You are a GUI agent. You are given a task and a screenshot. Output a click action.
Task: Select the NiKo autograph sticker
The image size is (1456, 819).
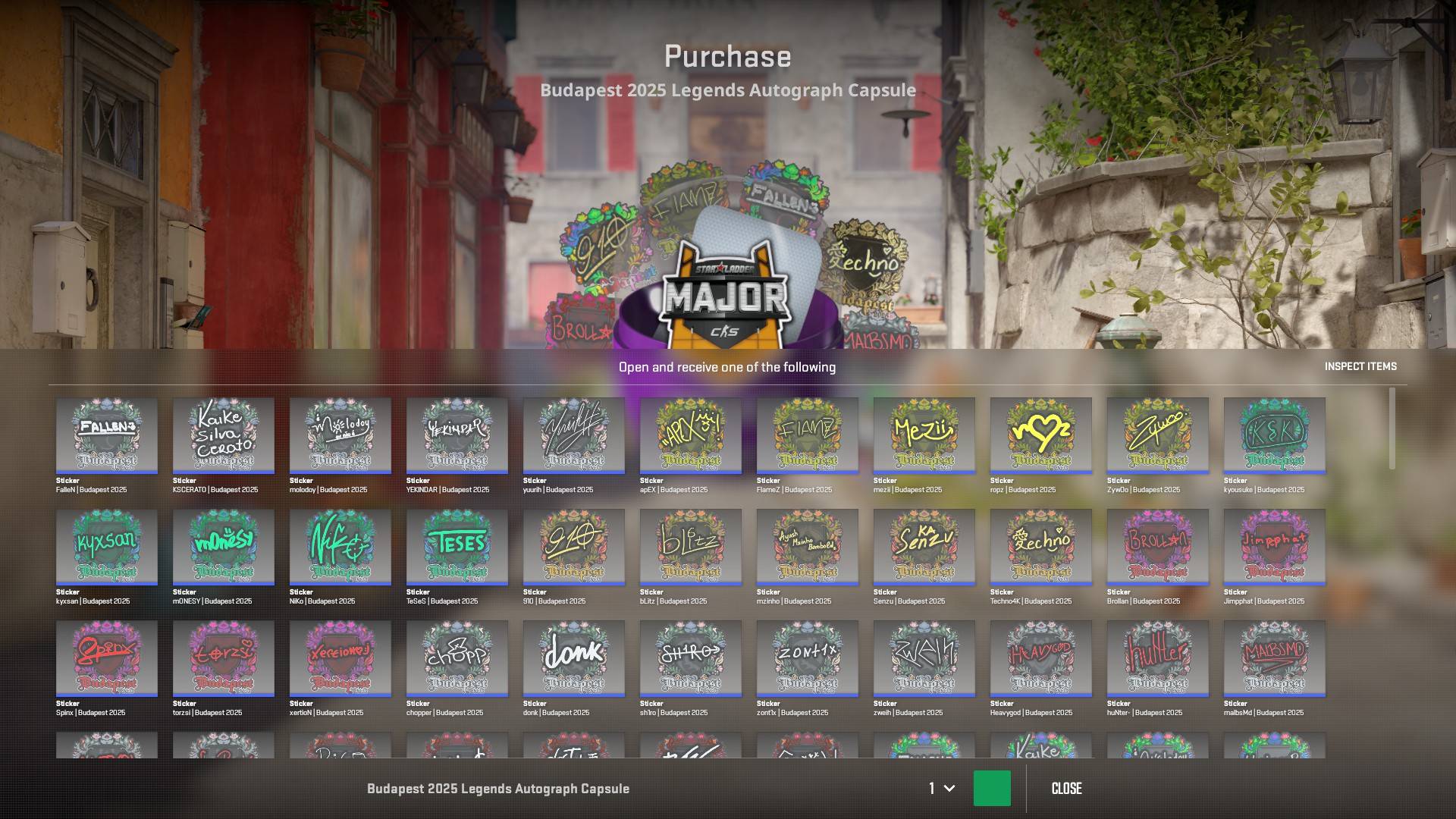click(340, 547)
